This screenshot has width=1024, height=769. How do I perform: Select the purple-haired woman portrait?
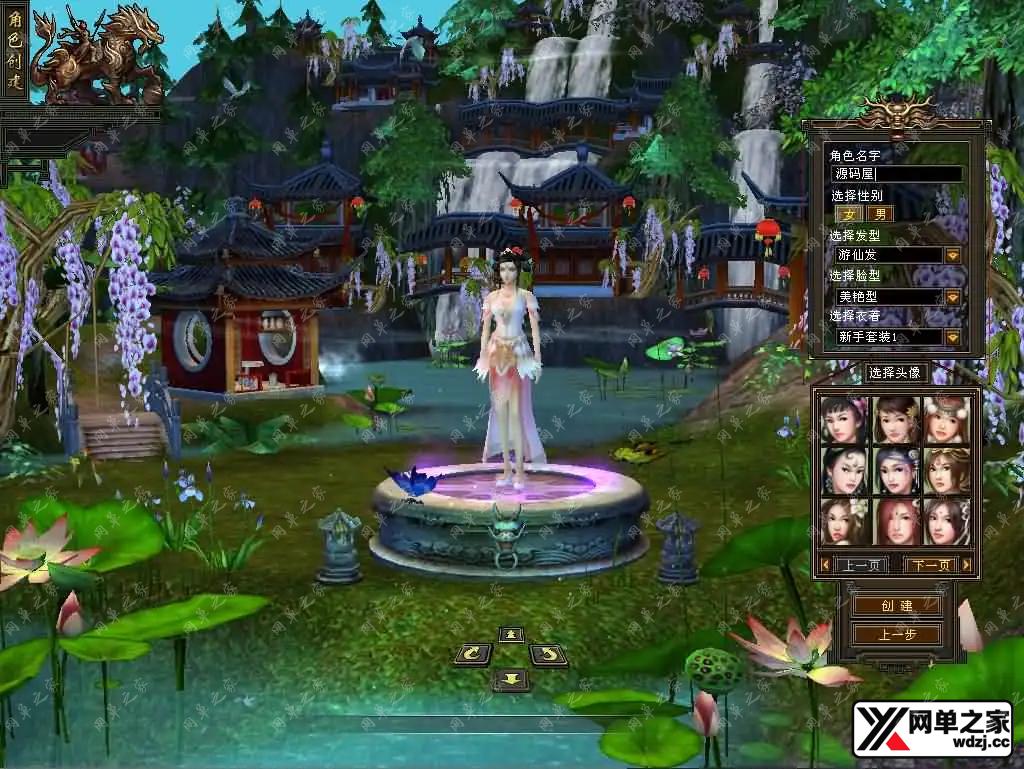click(x=895, y=470)
